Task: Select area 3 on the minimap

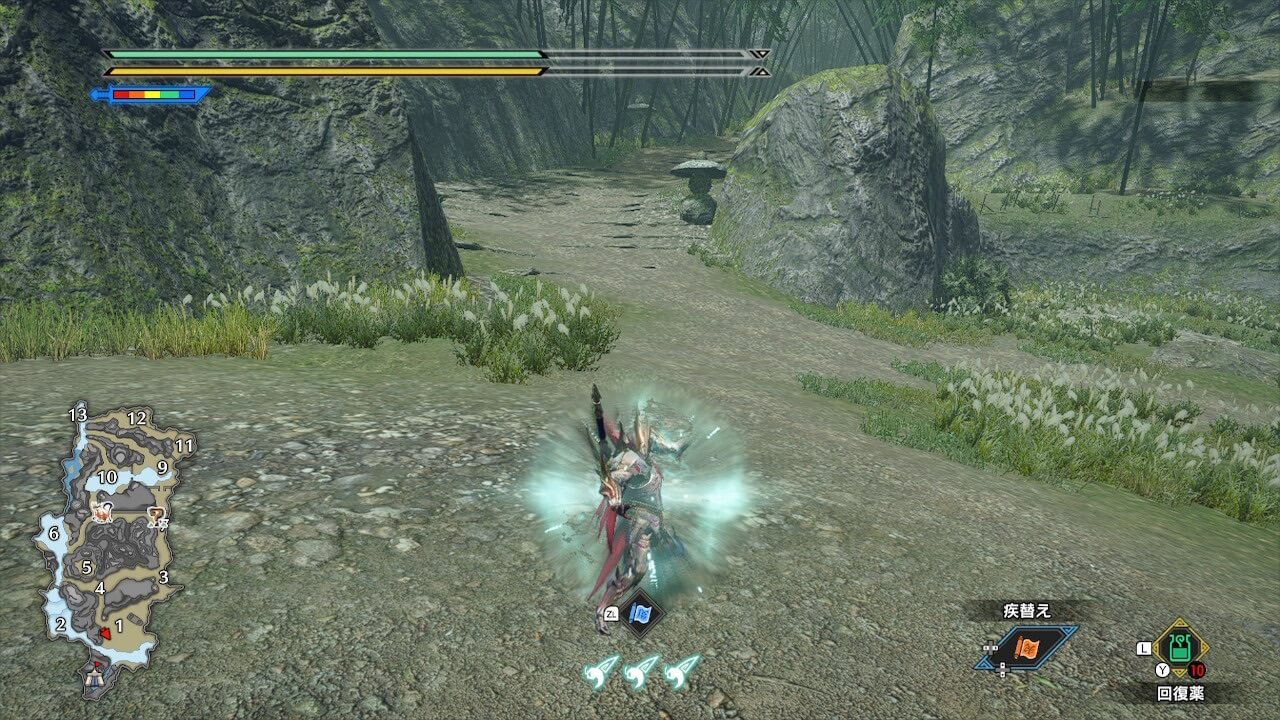Action: [x=163, y=577]
